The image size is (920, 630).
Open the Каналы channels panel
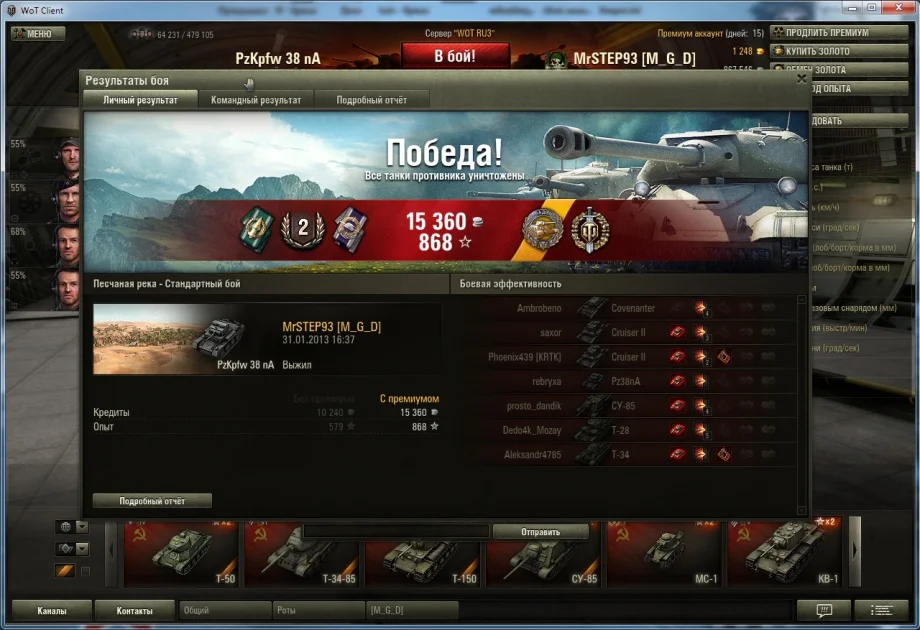tap(52, 610)
